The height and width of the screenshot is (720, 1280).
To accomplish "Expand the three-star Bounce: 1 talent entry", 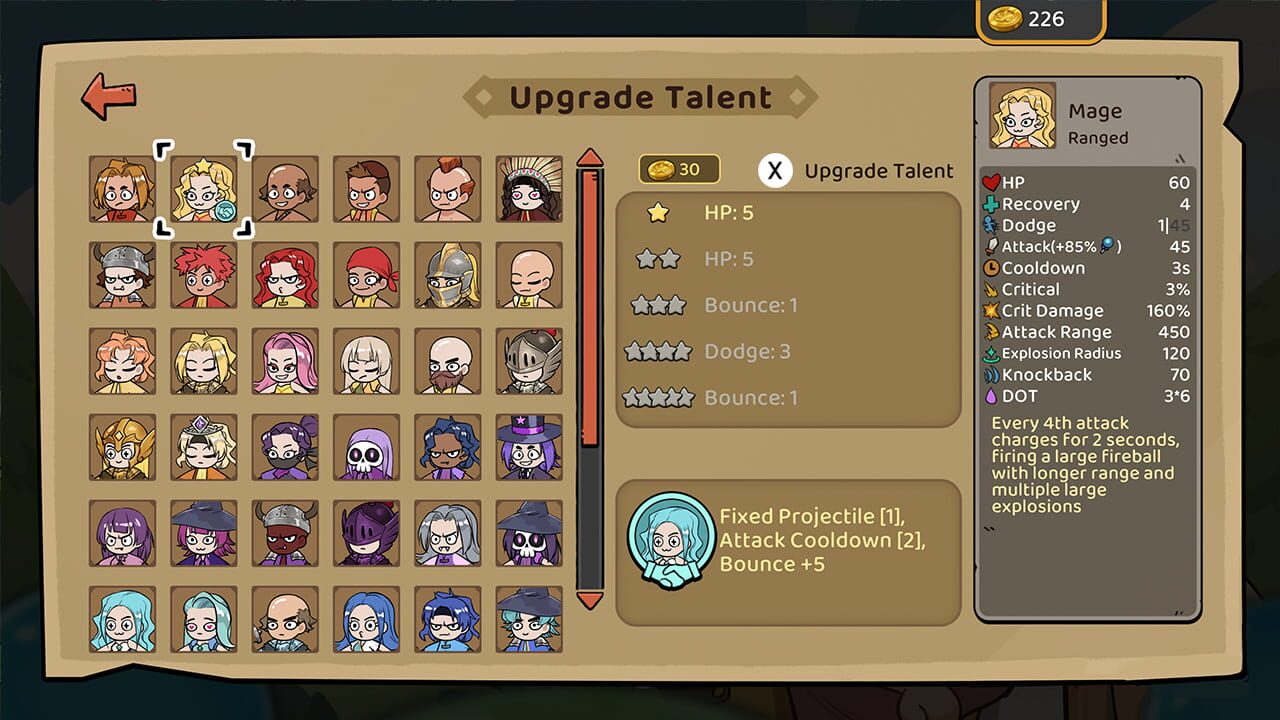I will 750,305.
